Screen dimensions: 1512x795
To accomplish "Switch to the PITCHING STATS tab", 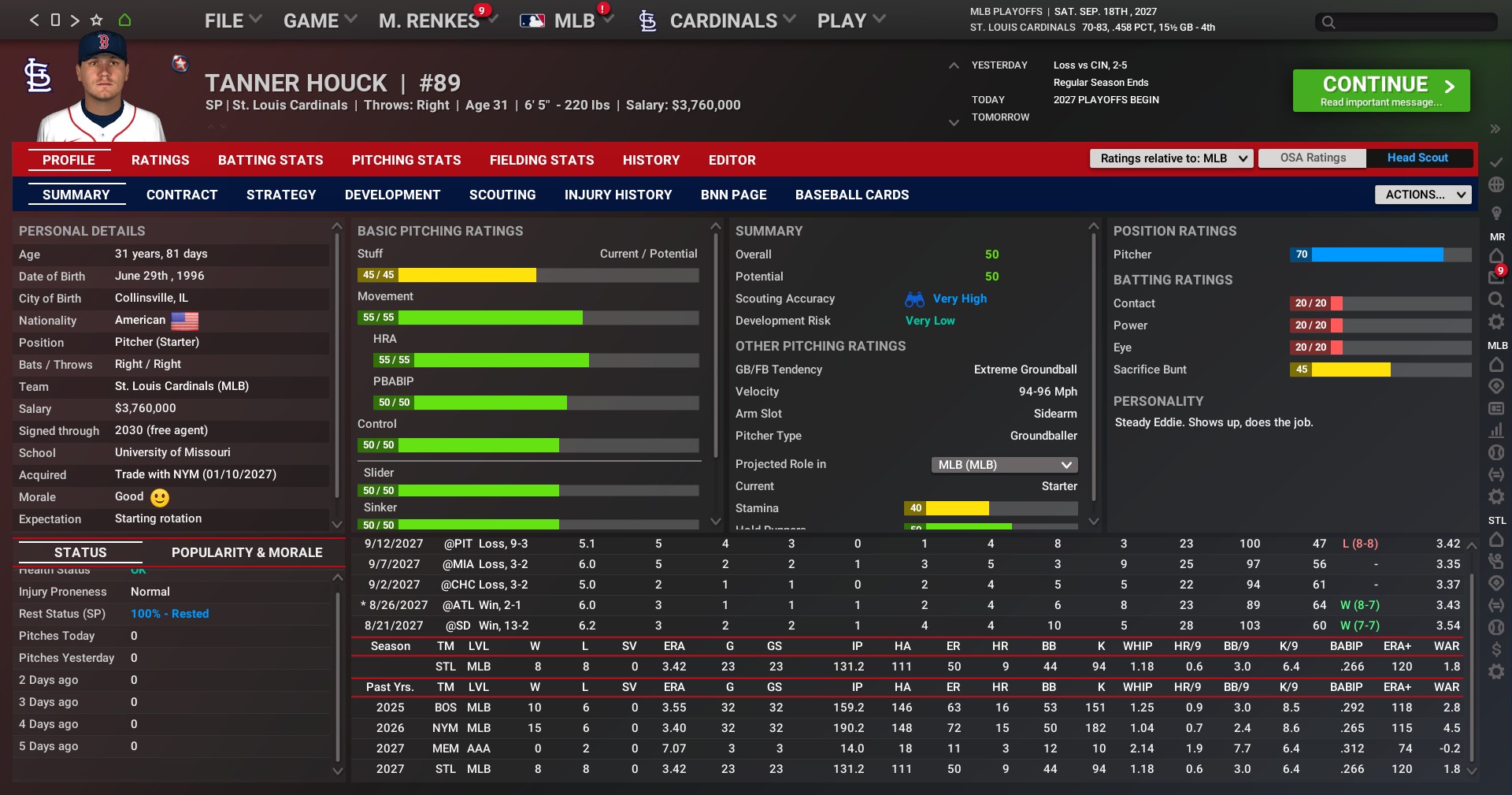I will (x=406, y=160).
